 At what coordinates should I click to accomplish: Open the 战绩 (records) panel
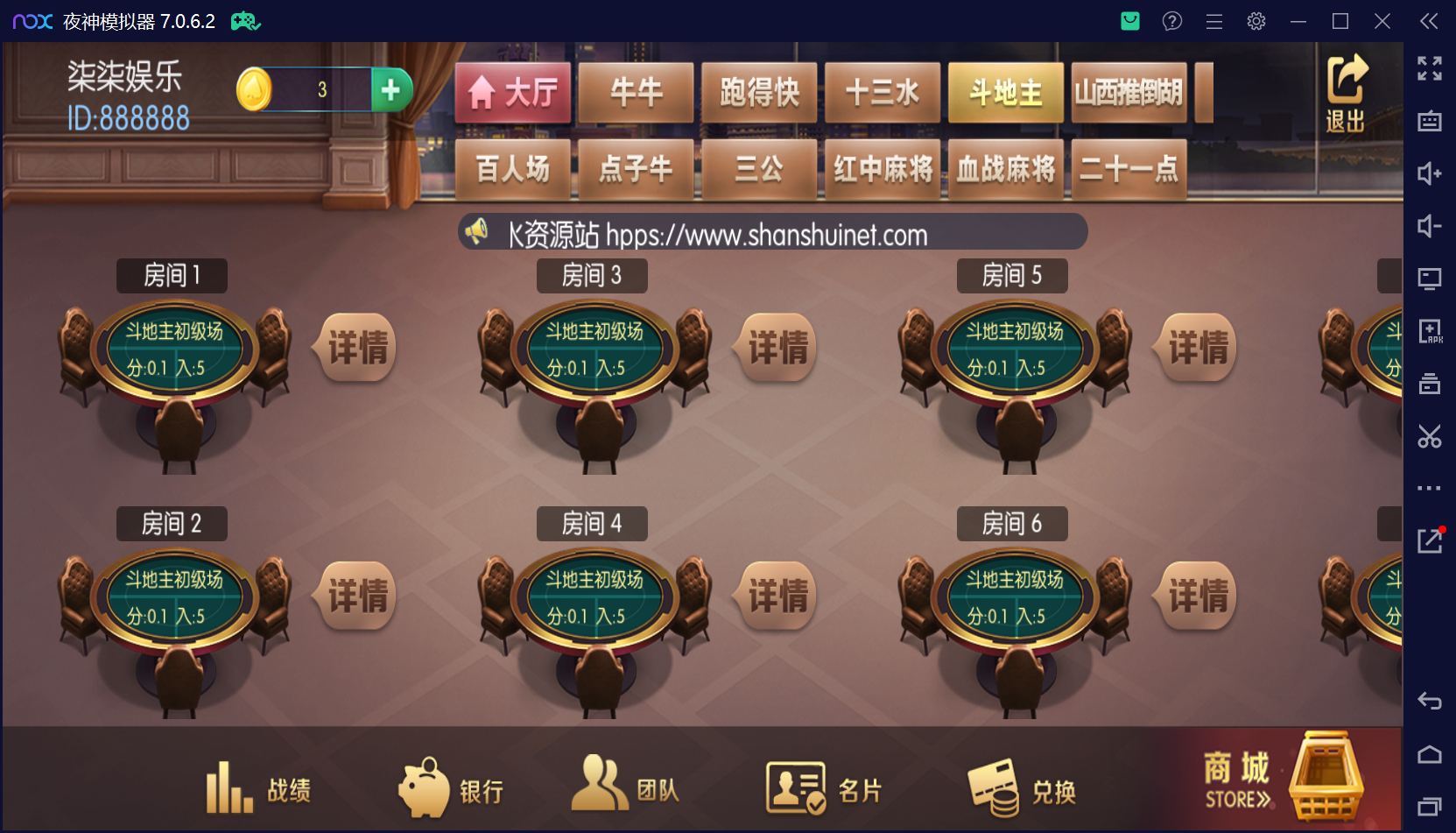(258, 787)
